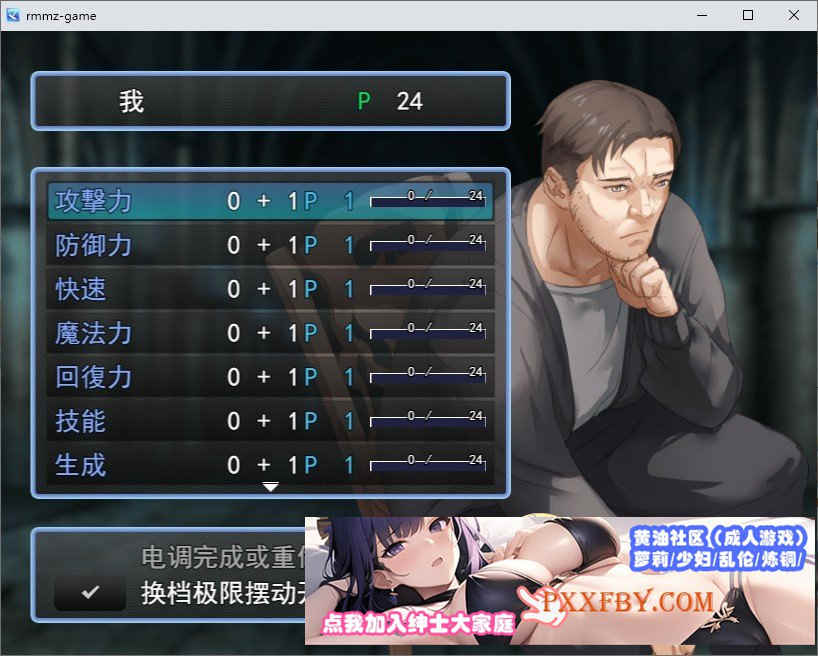This screenshot has height=656, width=818.
Task: Maximize the game window
Action: point(748,15)
